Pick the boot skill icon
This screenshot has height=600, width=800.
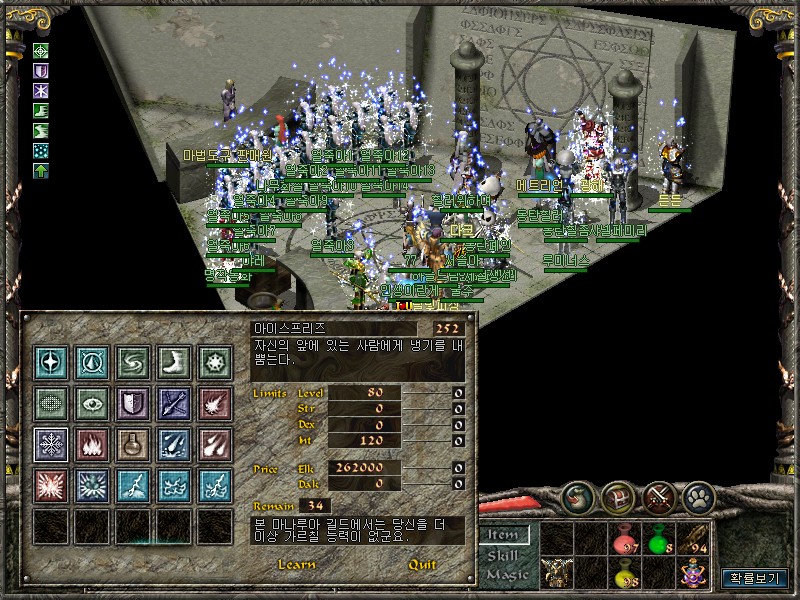coord(173,361)
